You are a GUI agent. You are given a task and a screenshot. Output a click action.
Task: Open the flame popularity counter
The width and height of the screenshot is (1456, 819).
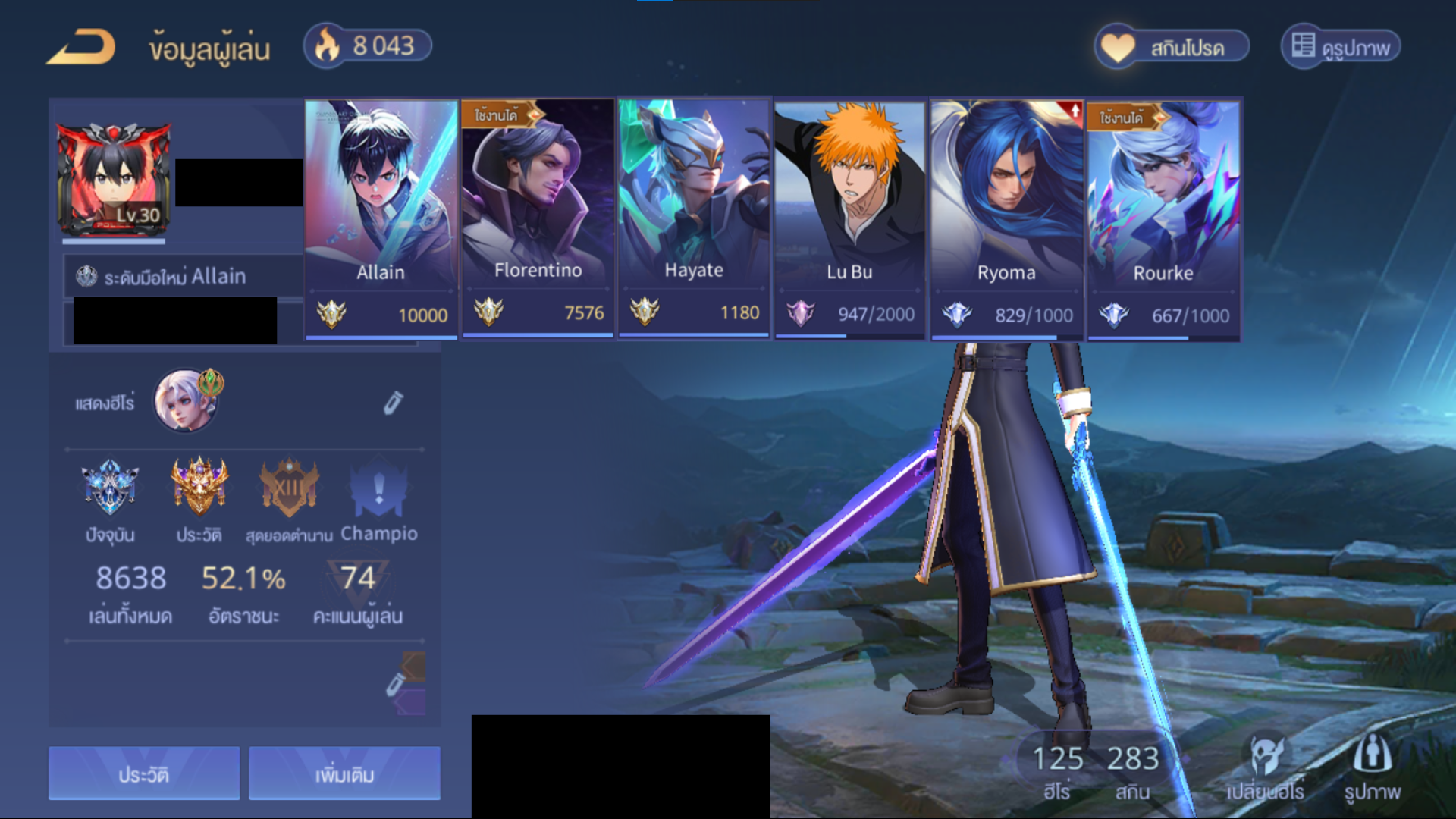[368, 46]
